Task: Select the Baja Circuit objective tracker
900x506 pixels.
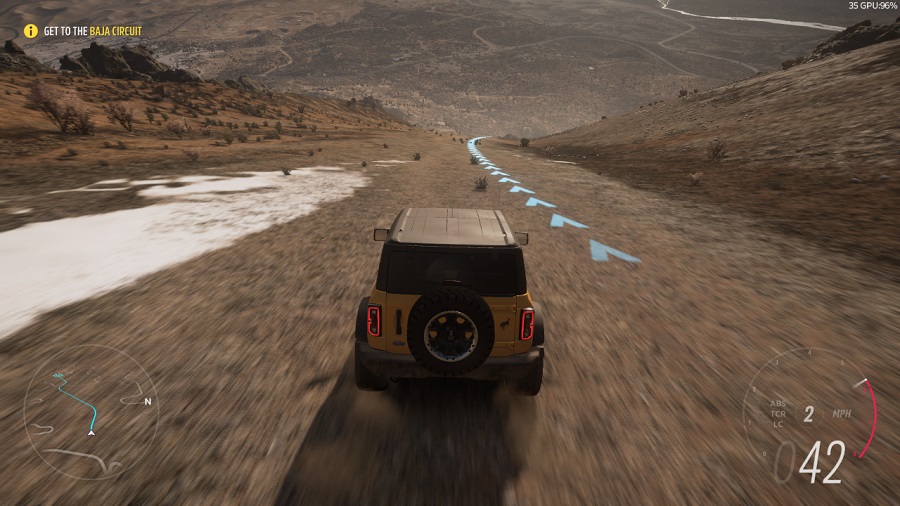Action: coord(92,31)
